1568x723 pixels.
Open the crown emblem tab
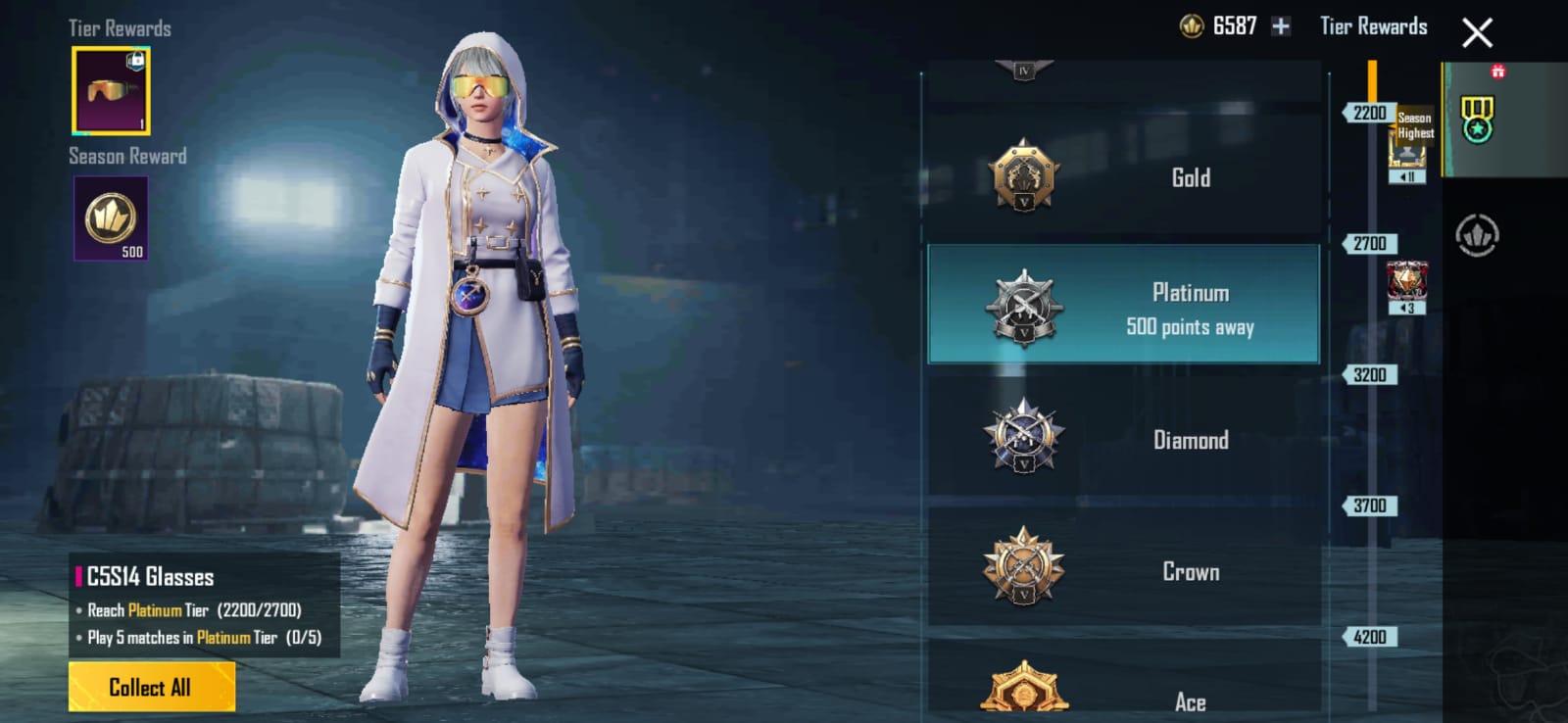click(1477, 235)
